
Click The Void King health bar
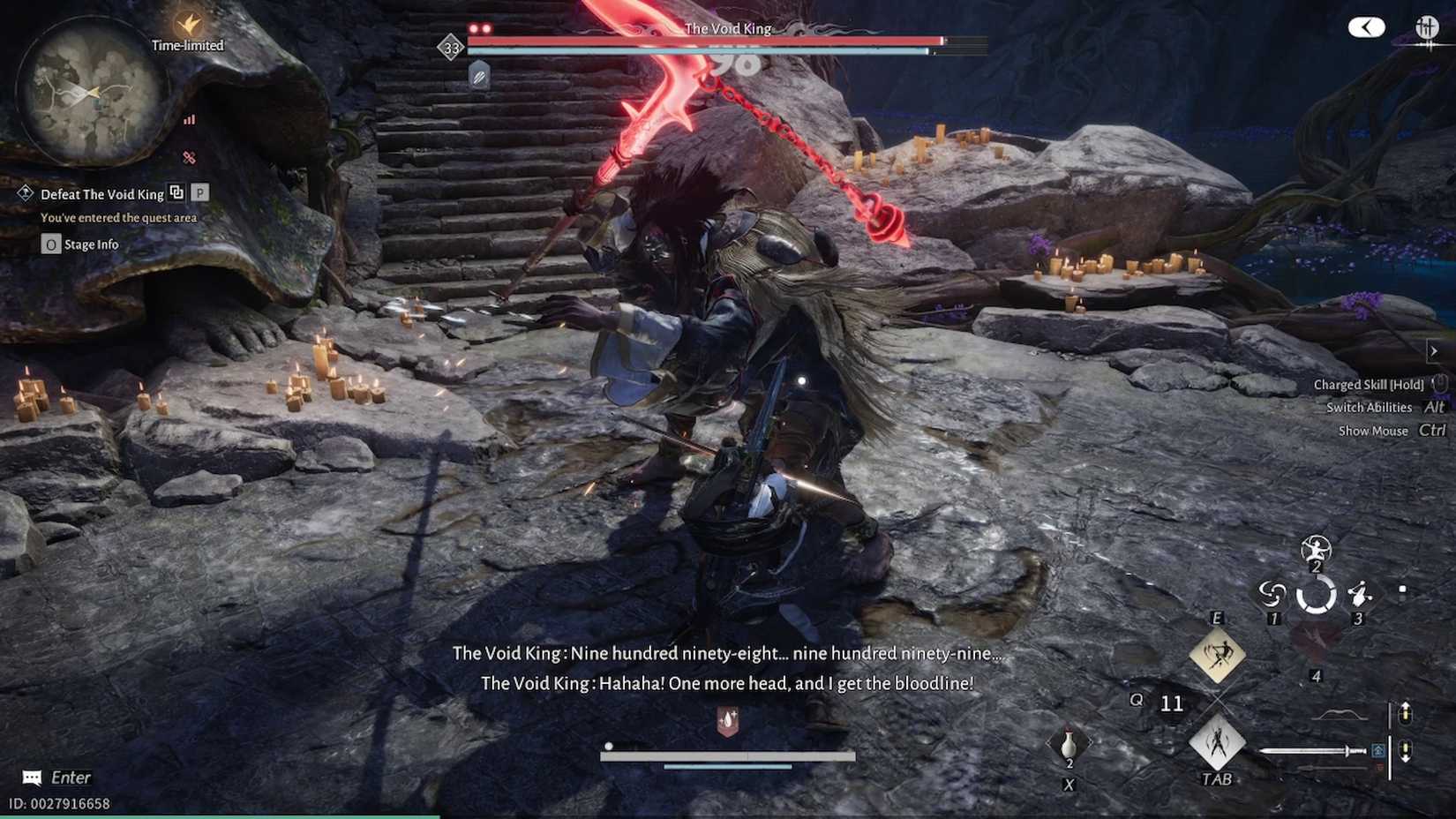706,39
